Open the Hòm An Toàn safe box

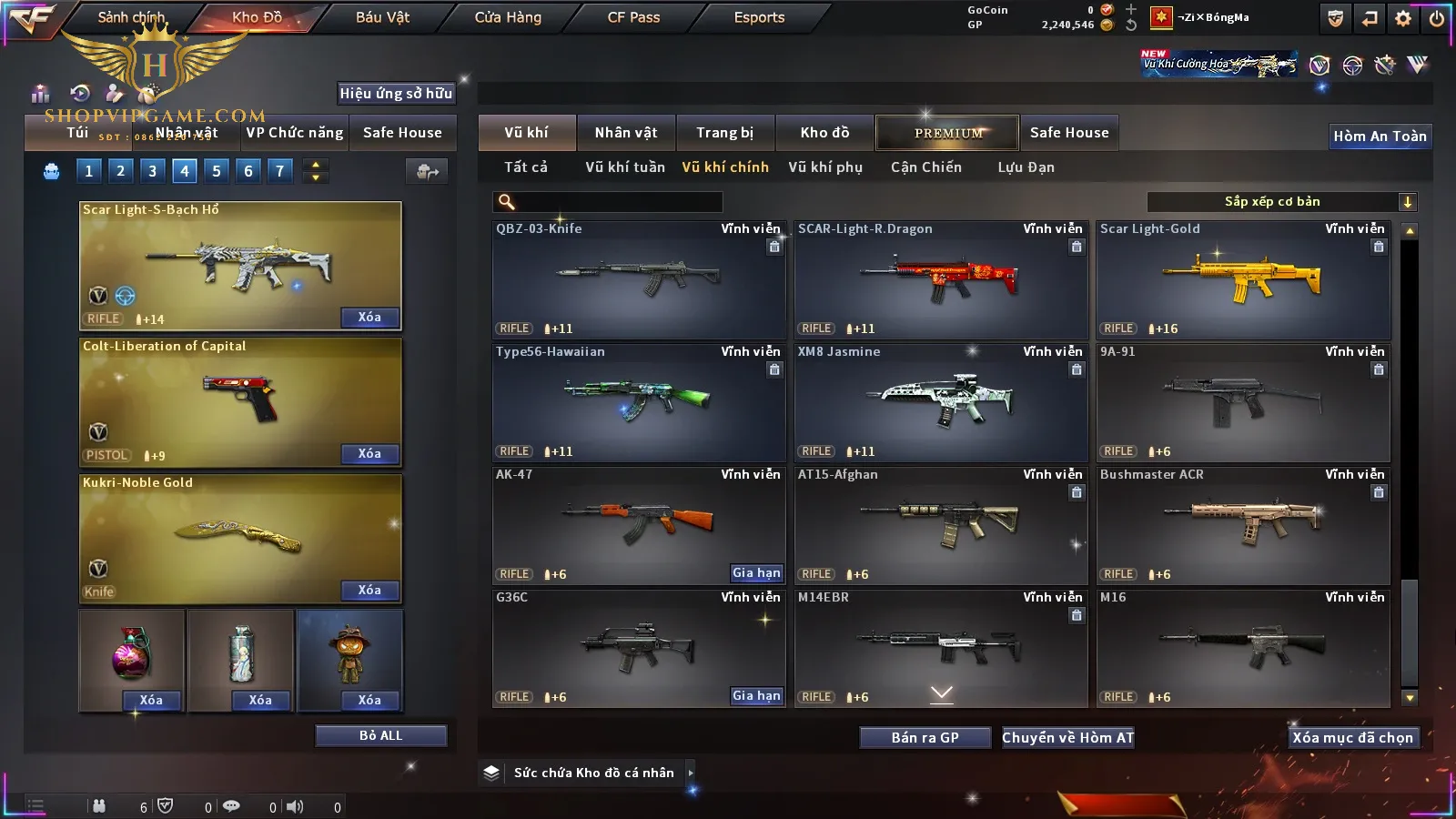[x=1380, y=136]
